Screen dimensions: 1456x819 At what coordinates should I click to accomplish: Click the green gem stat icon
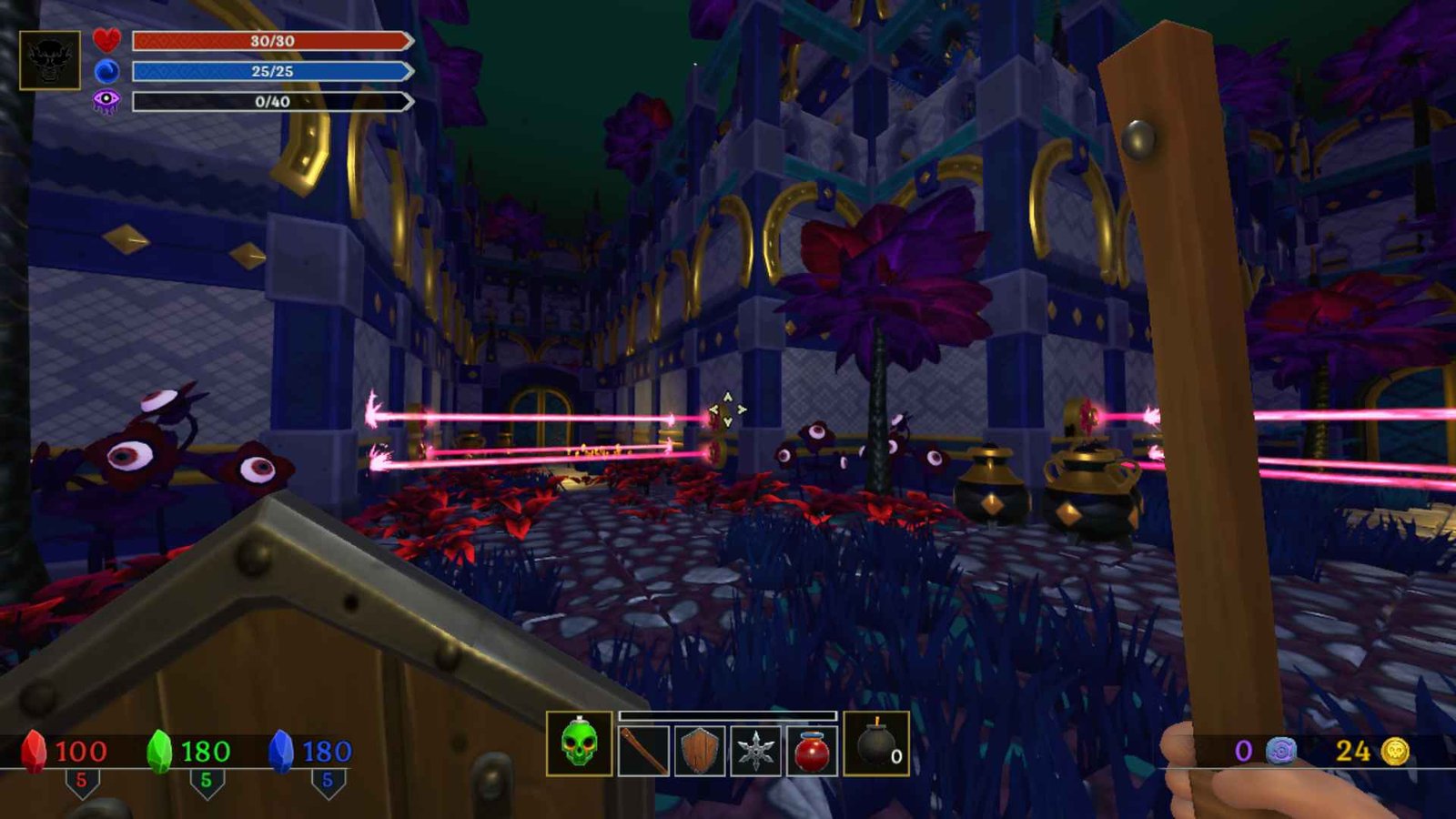159,751
